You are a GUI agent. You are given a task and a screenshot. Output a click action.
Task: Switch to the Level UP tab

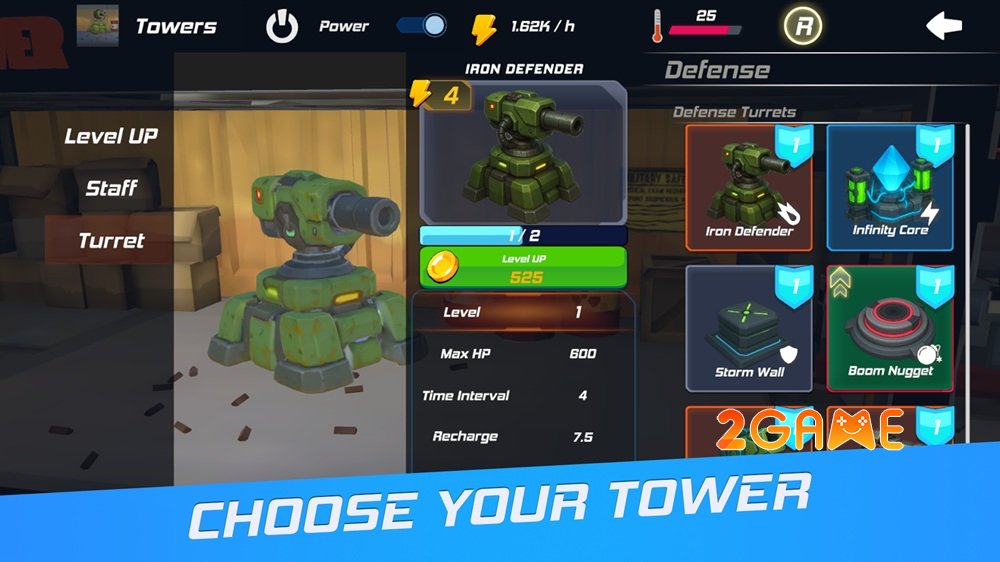coord(111,136)
